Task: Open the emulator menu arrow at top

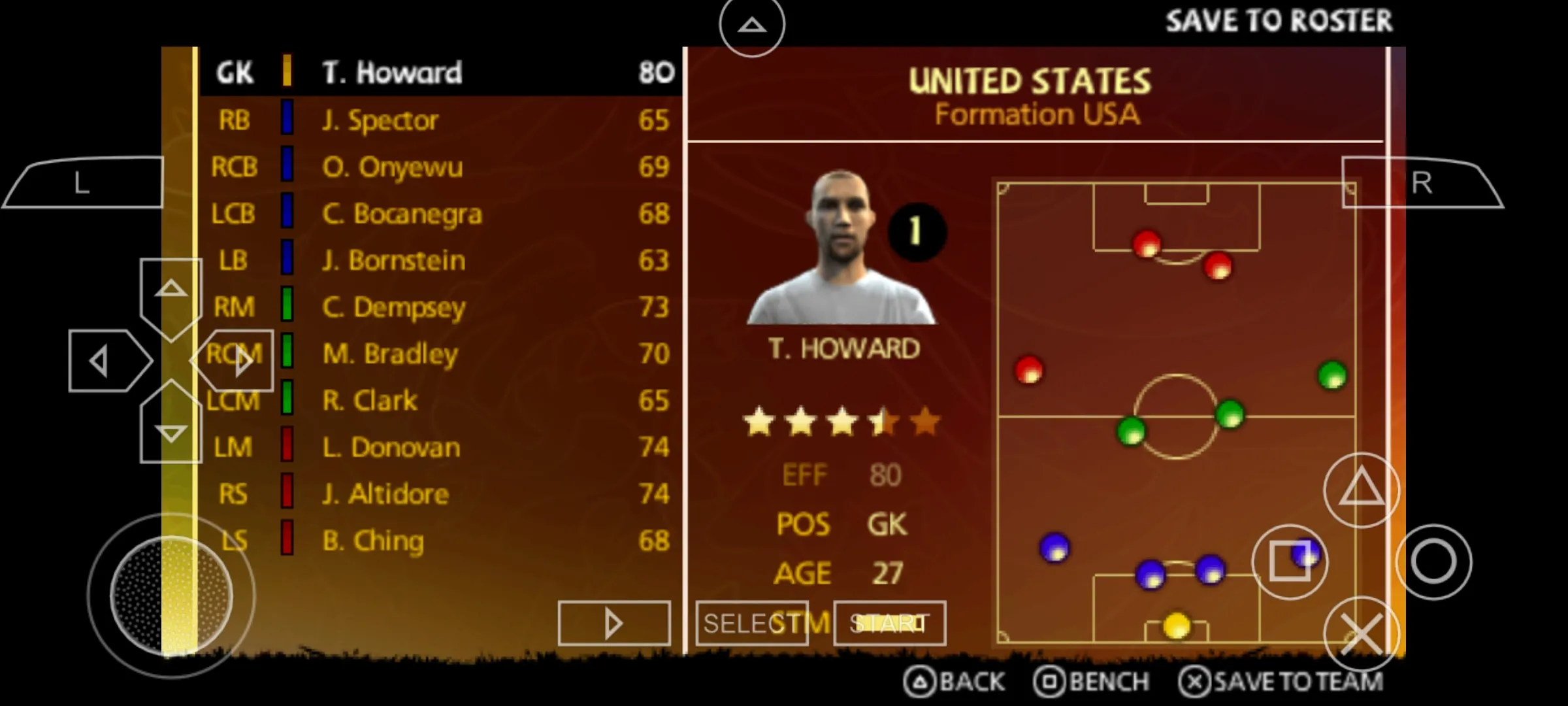Action: click(x=751, y=26)
